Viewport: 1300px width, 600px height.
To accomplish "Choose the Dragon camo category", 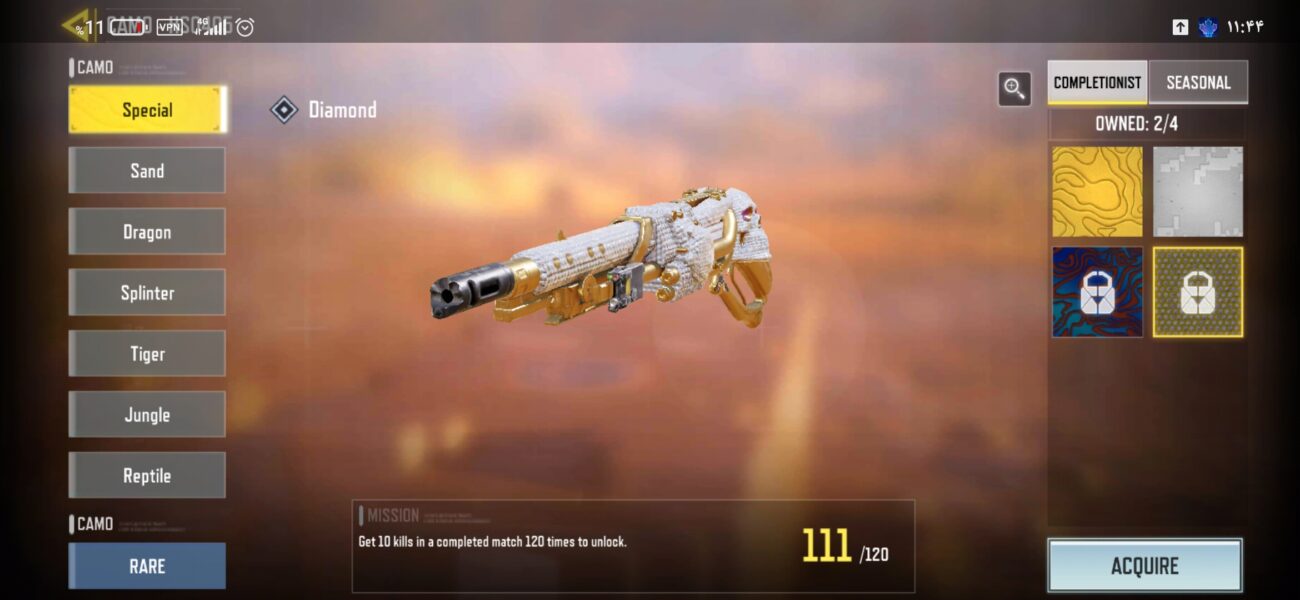I will click(147, 232).
